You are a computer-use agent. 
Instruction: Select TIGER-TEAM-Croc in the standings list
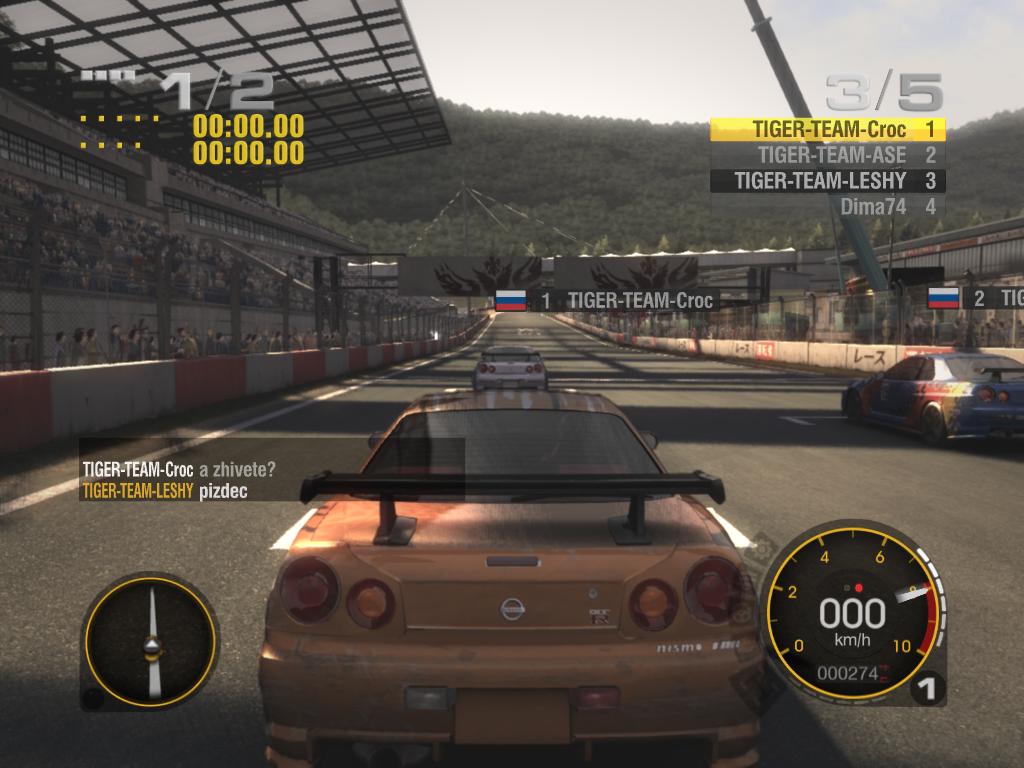[828, 129]
